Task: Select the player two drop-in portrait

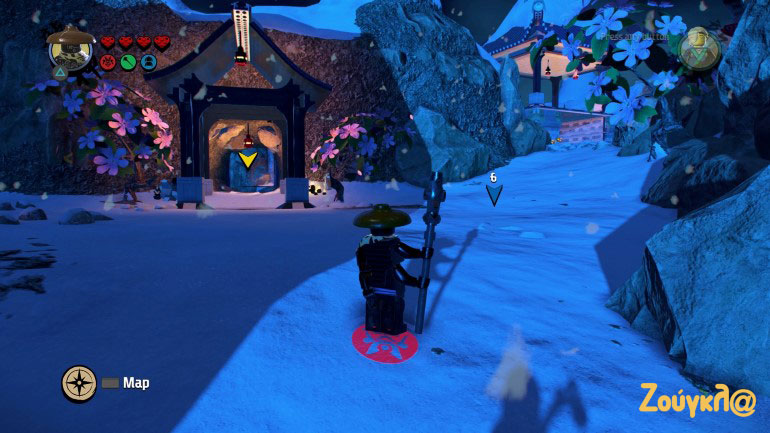Action: (699, 46)
